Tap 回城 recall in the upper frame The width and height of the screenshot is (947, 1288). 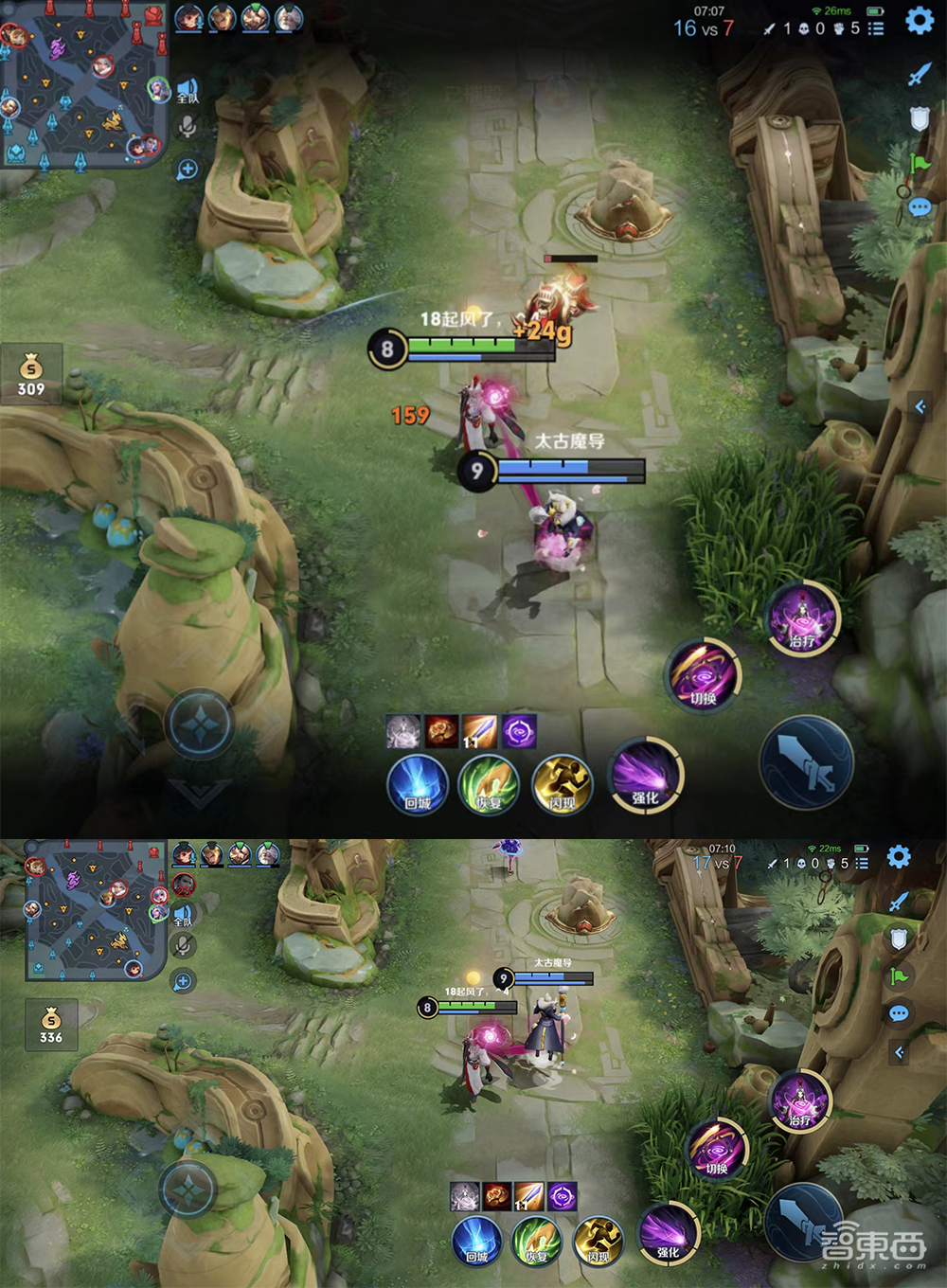tap(418, 785)
